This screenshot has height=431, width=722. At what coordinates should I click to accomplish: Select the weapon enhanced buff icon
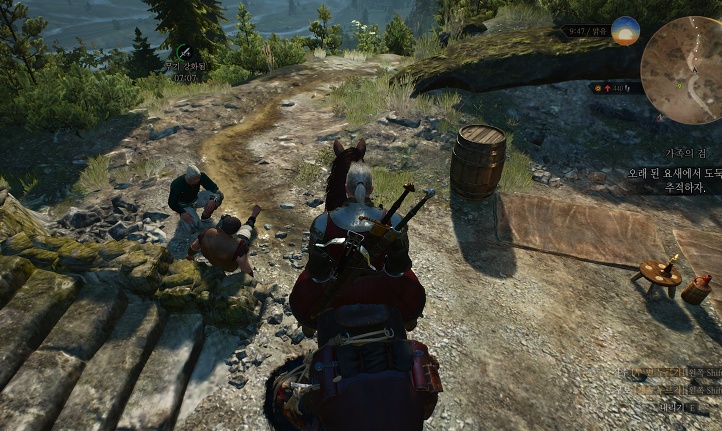pyautogui.click(x=184, y=50)
